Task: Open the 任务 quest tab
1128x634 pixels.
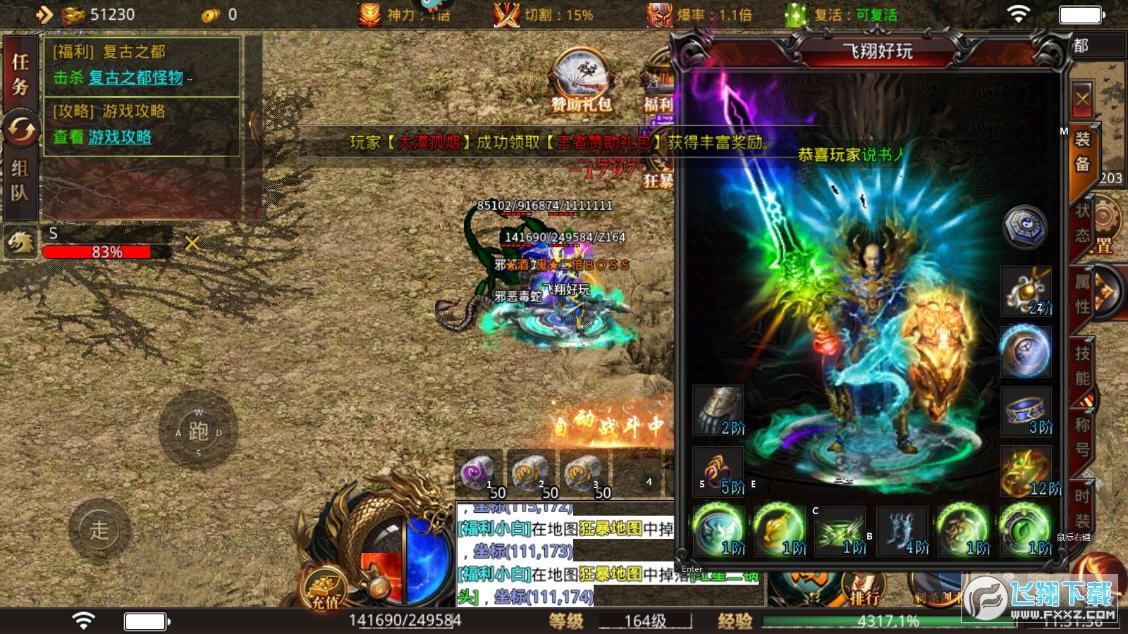Action: (x=20, y=73)
